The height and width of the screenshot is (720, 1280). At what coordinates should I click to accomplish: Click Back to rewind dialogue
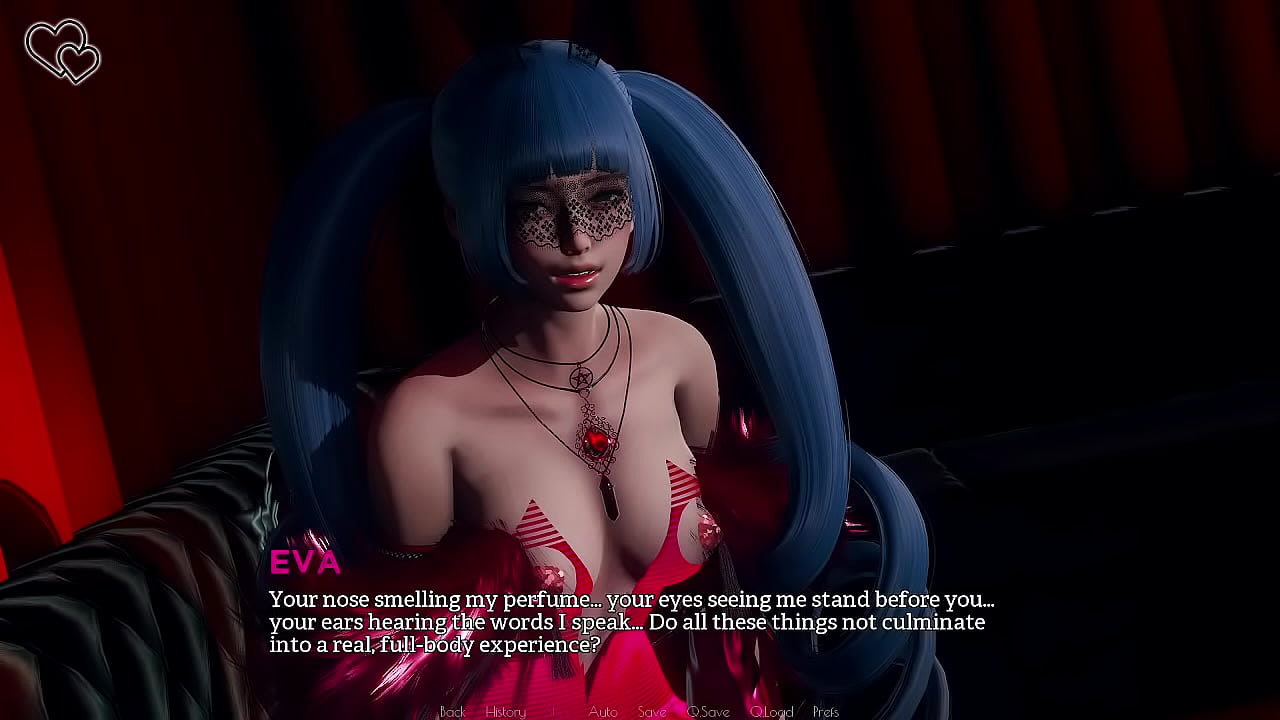coord(452,712)
